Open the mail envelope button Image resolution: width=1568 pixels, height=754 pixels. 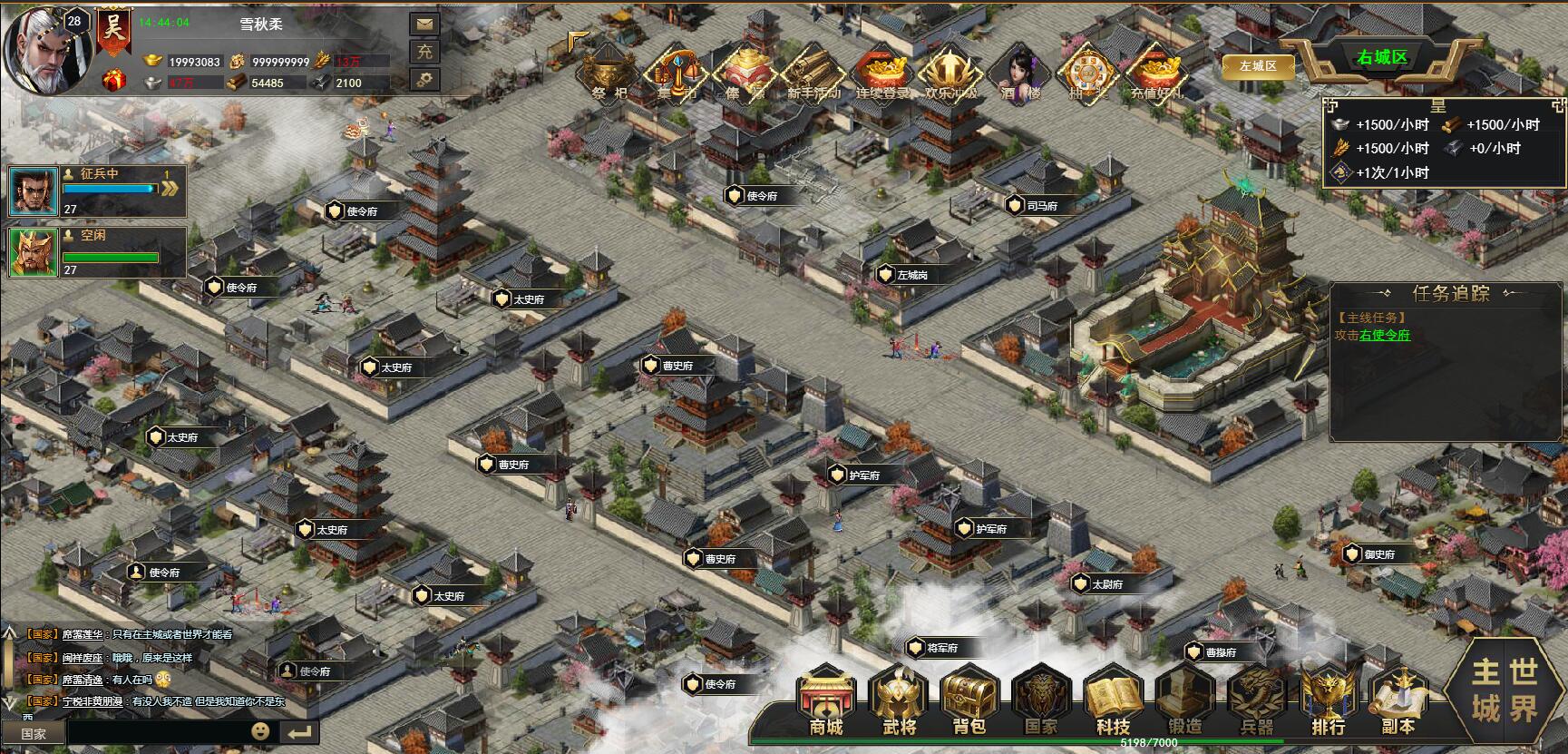click(424, 24)
